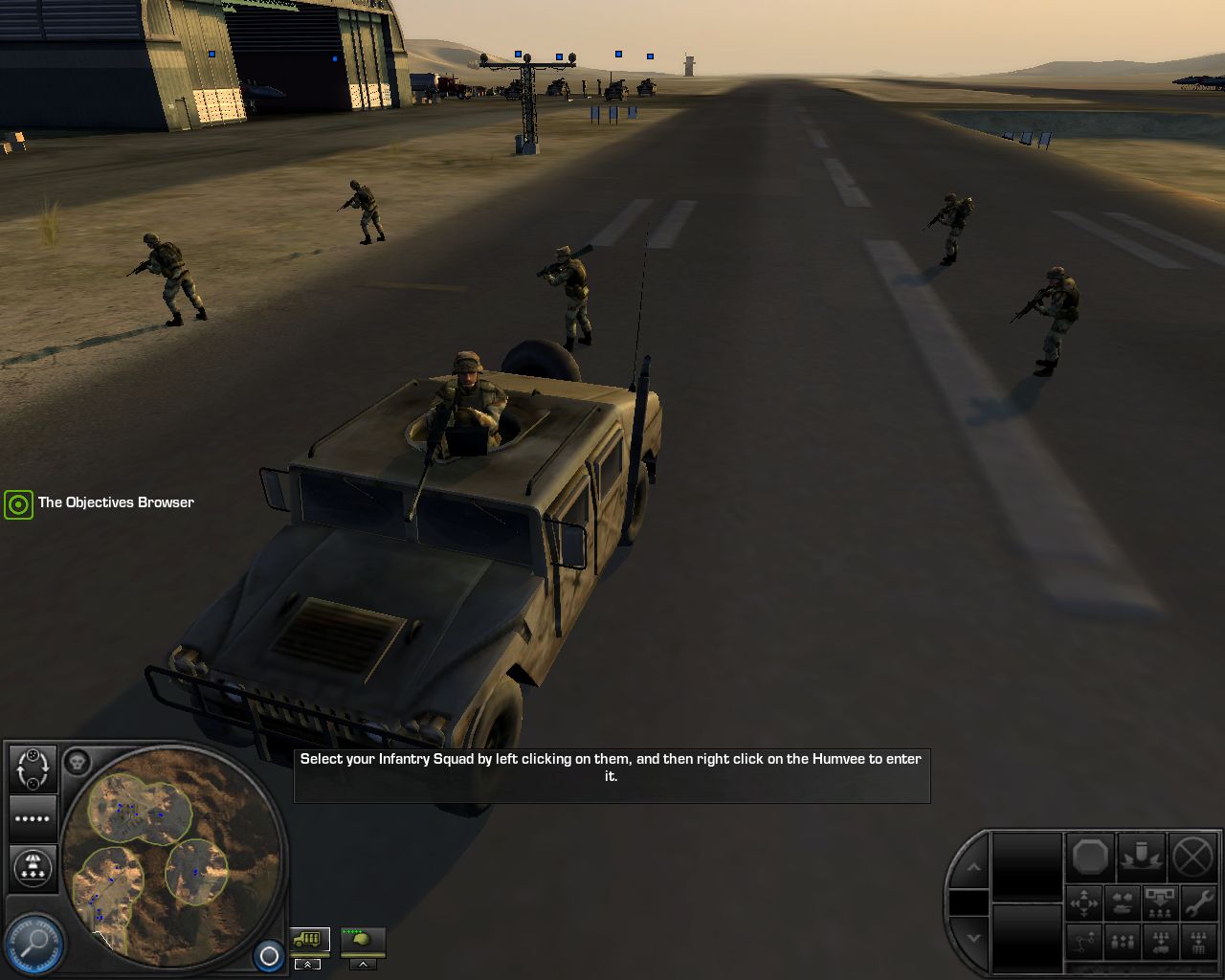Image resolution: width=1225 pixels, height=980 pixels.
Task: Select the Humvee truck unit card
Action: click(310, 940)
